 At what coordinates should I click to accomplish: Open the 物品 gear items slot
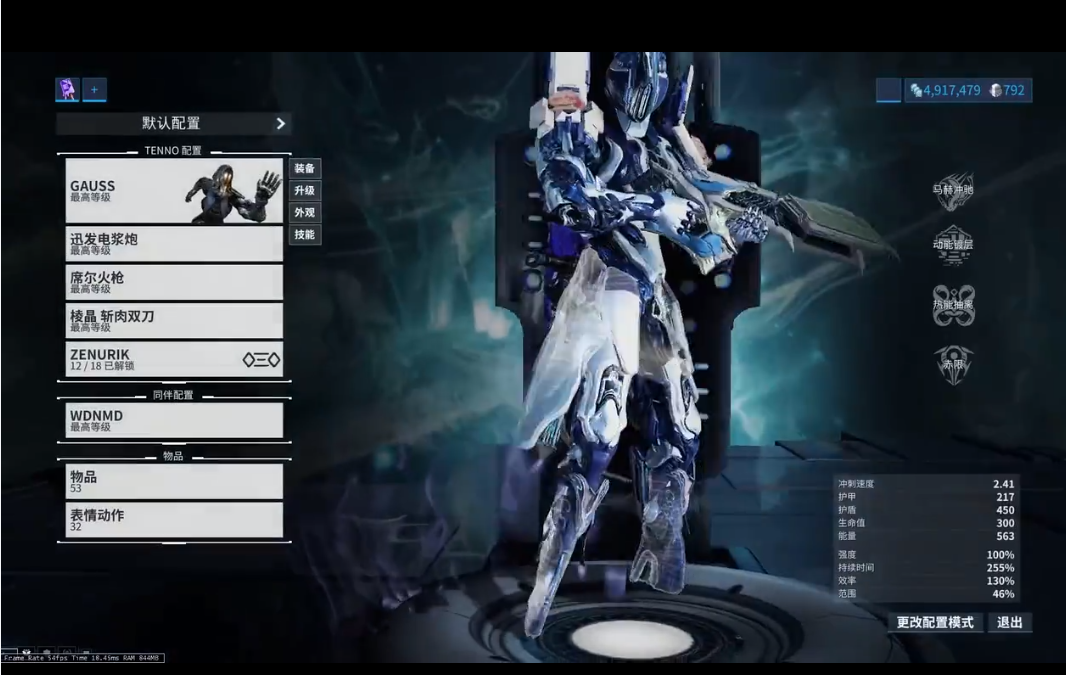coord(174,481)
